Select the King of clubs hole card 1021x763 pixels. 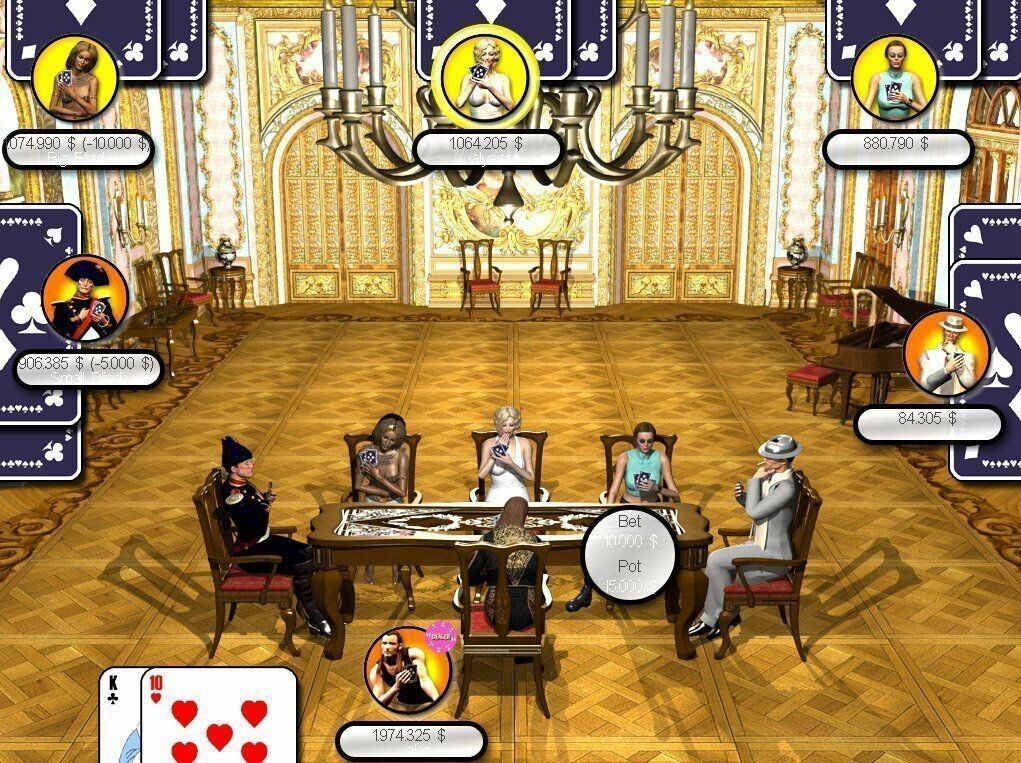pyautogui.click(x=120, y=715)
